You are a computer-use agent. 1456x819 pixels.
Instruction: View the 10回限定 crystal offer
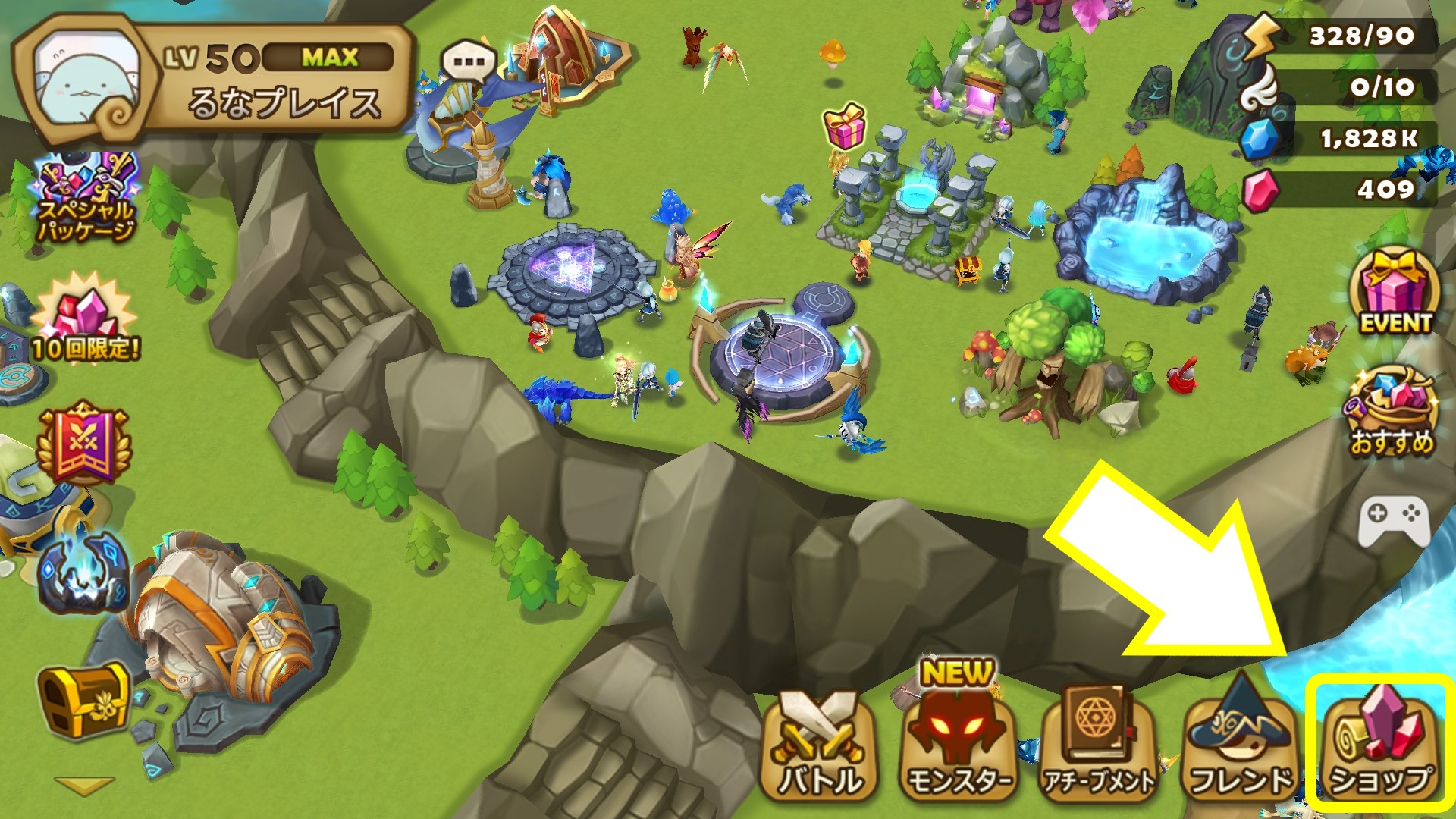(85, 318)
